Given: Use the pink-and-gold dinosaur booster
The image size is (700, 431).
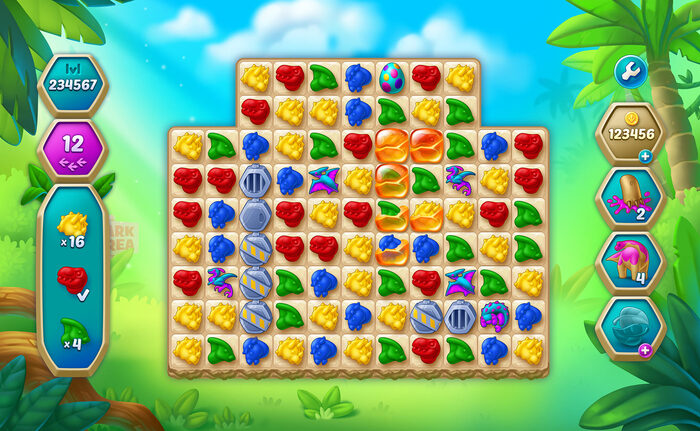Looking at the screenshot, I should [x=629, y=262].
